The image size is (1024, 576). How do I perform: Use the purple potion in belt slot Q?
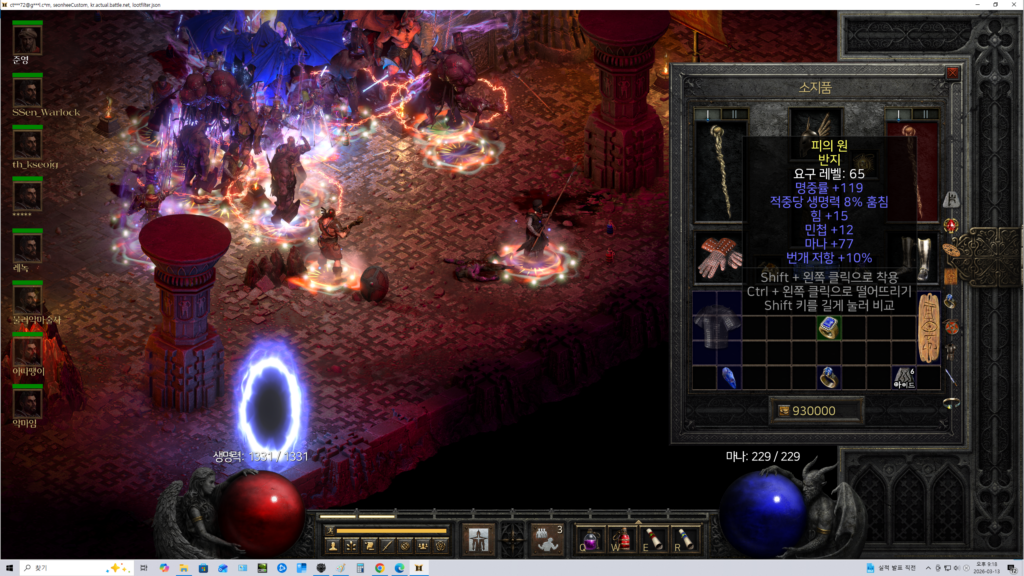click(x=590, y=539)
